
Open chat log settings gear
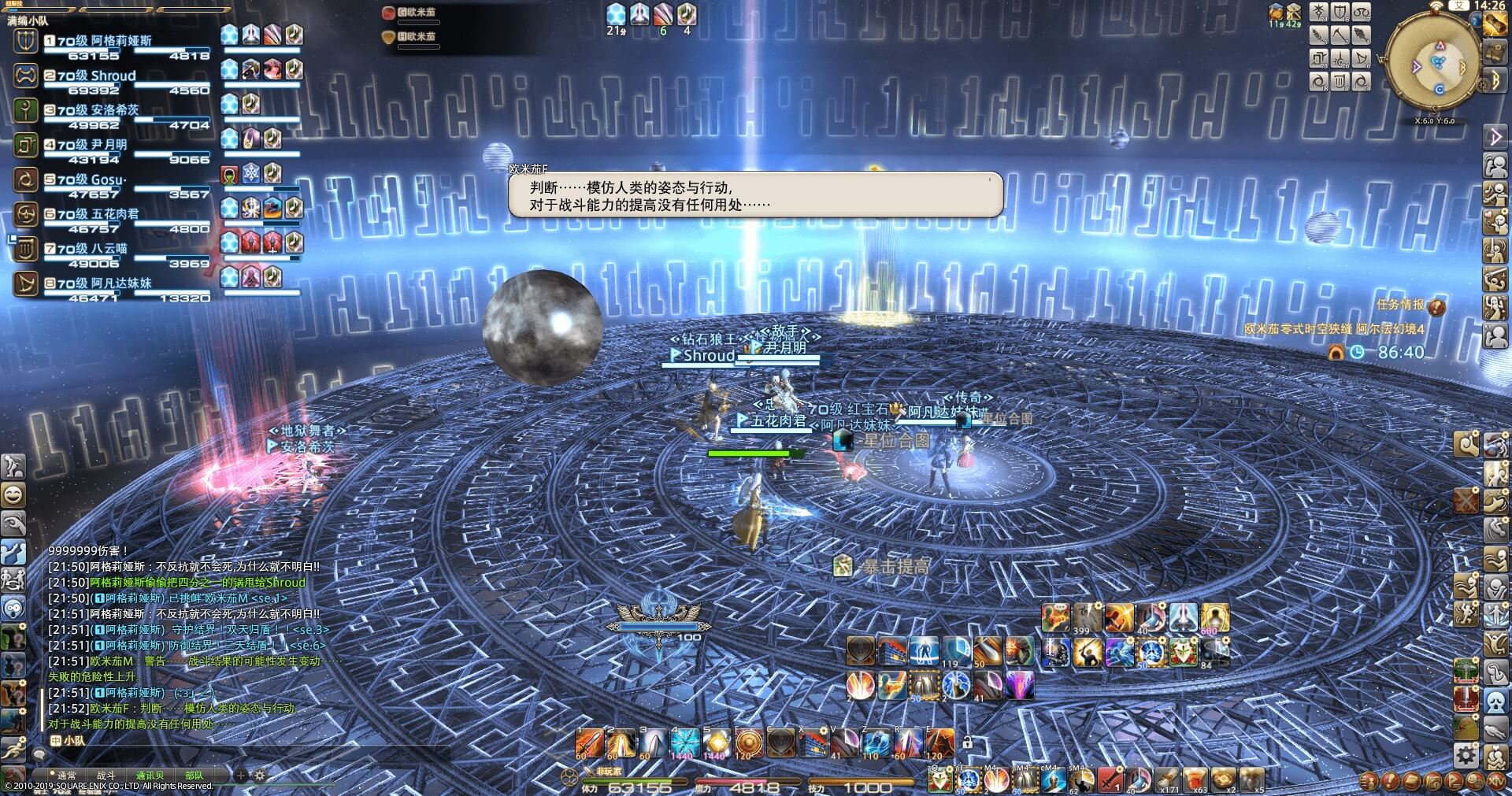click(x=260, y=776)
